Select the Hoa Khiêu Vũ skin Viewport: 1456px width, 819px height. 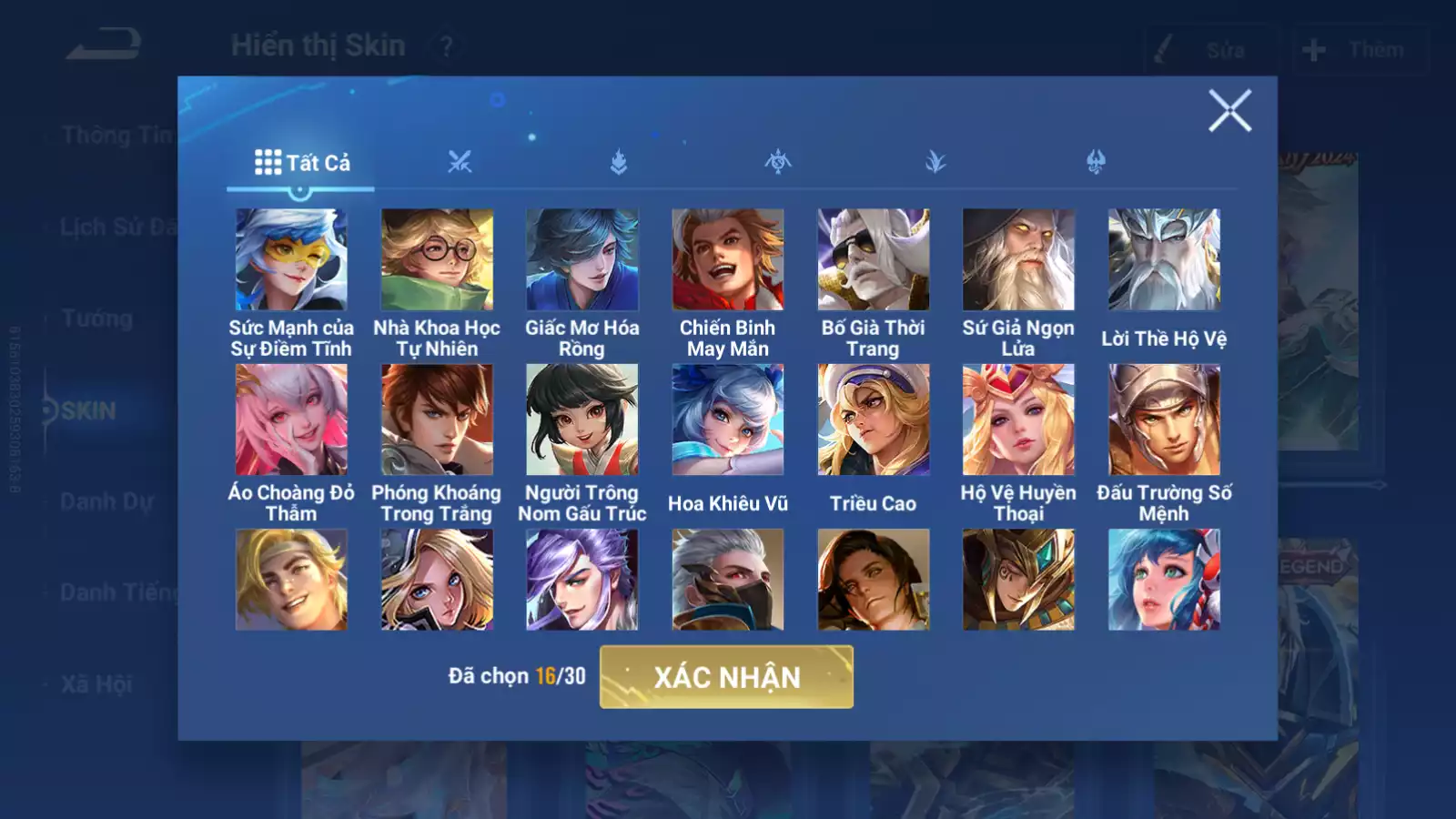pos(728,420)
